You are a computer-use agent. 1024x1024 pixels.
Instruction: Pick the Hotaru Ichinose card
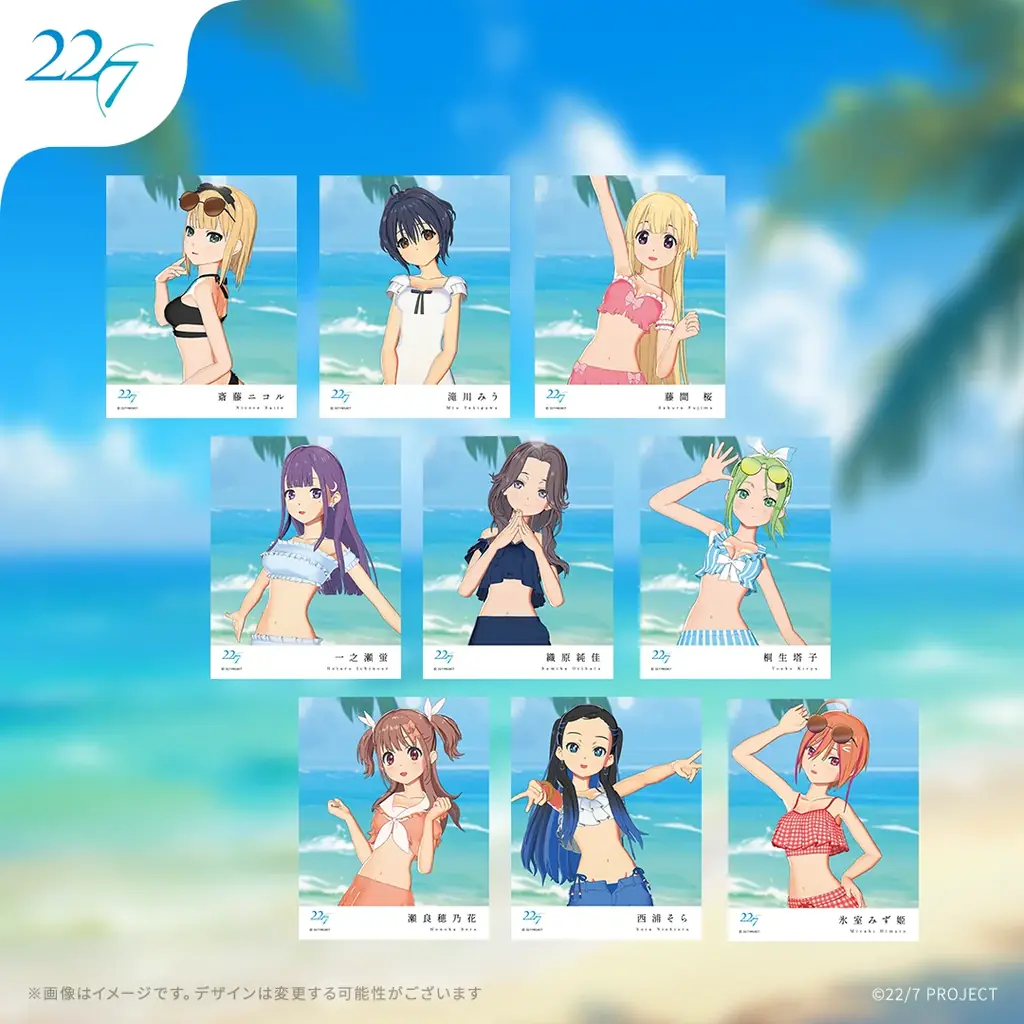click(x=305, y=557)
